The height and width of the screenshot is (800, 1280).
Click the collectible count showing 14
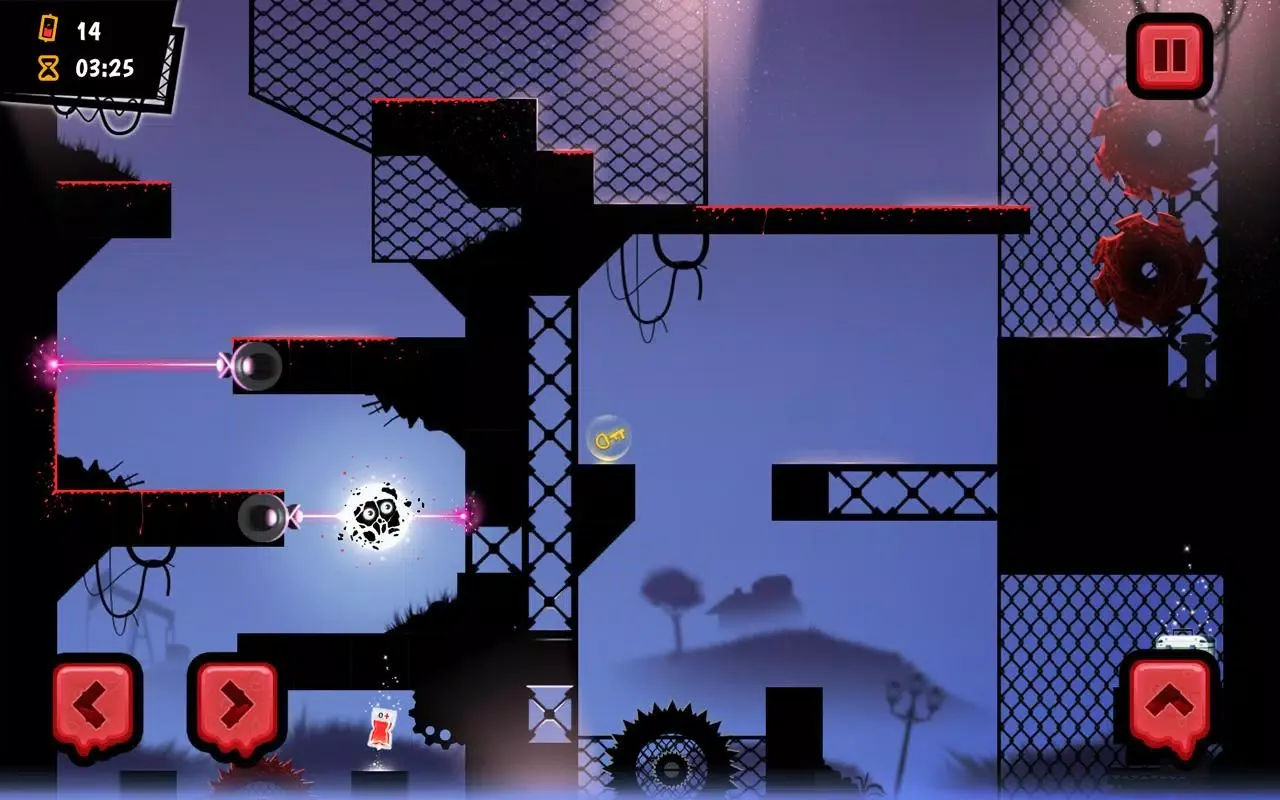click(x=88, y=30)
